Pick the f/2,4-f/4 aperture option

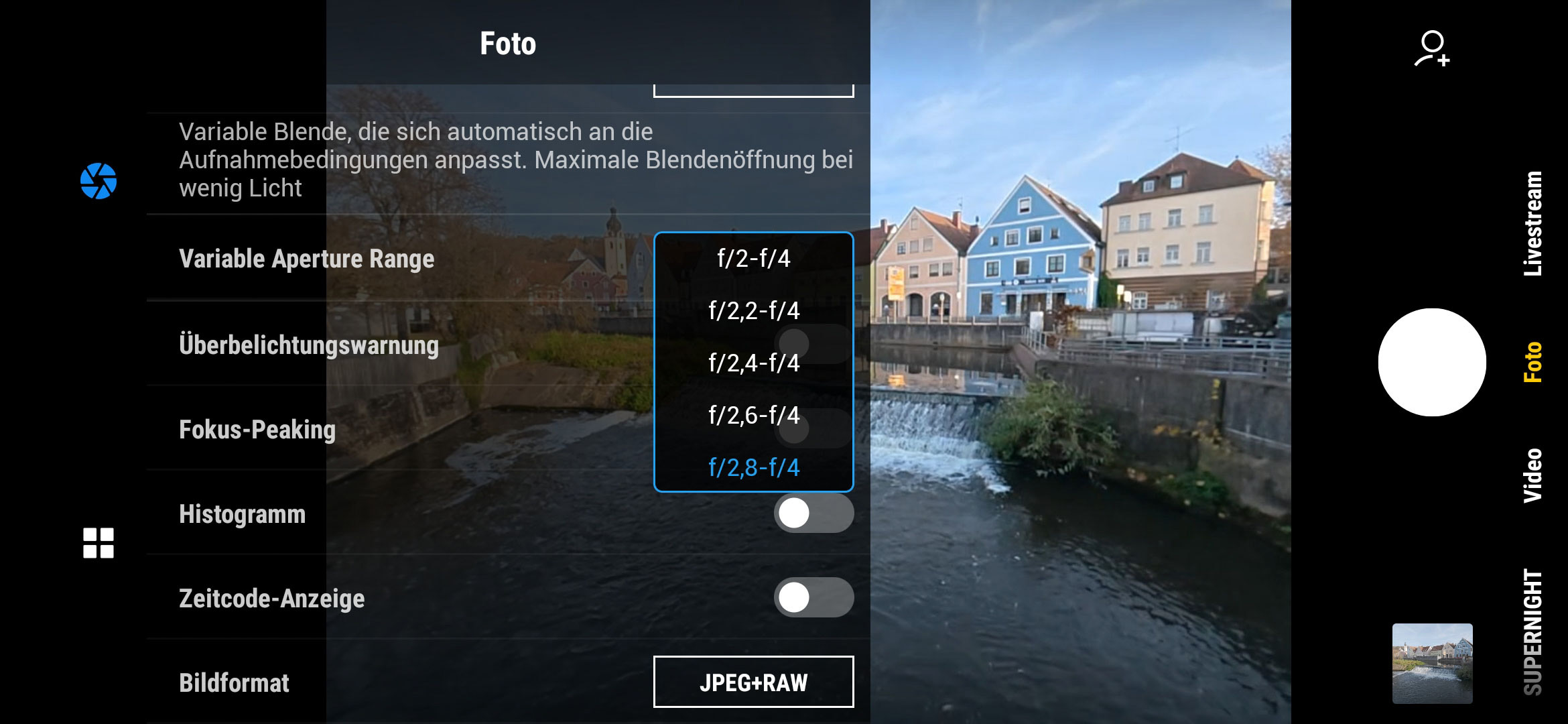753,363
